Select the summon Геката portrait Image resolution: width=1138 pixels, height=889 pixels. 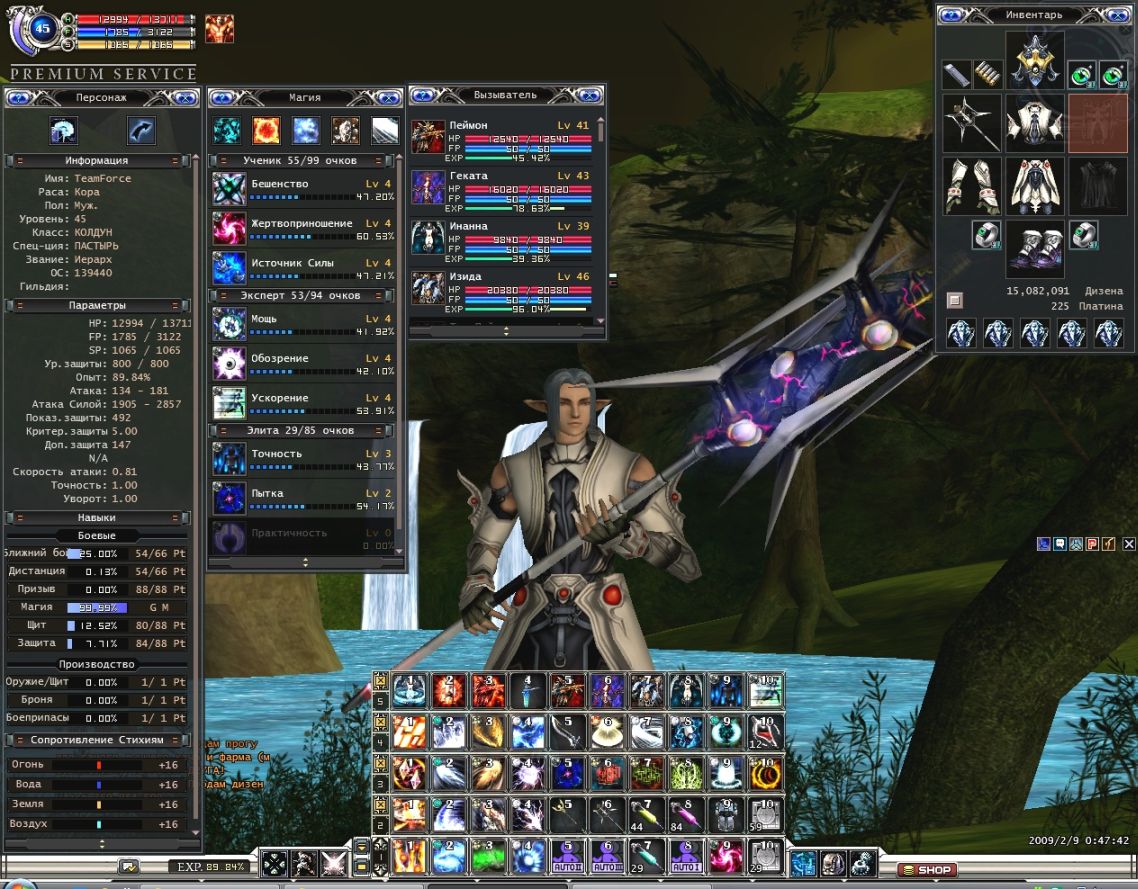tap(427, 187)
